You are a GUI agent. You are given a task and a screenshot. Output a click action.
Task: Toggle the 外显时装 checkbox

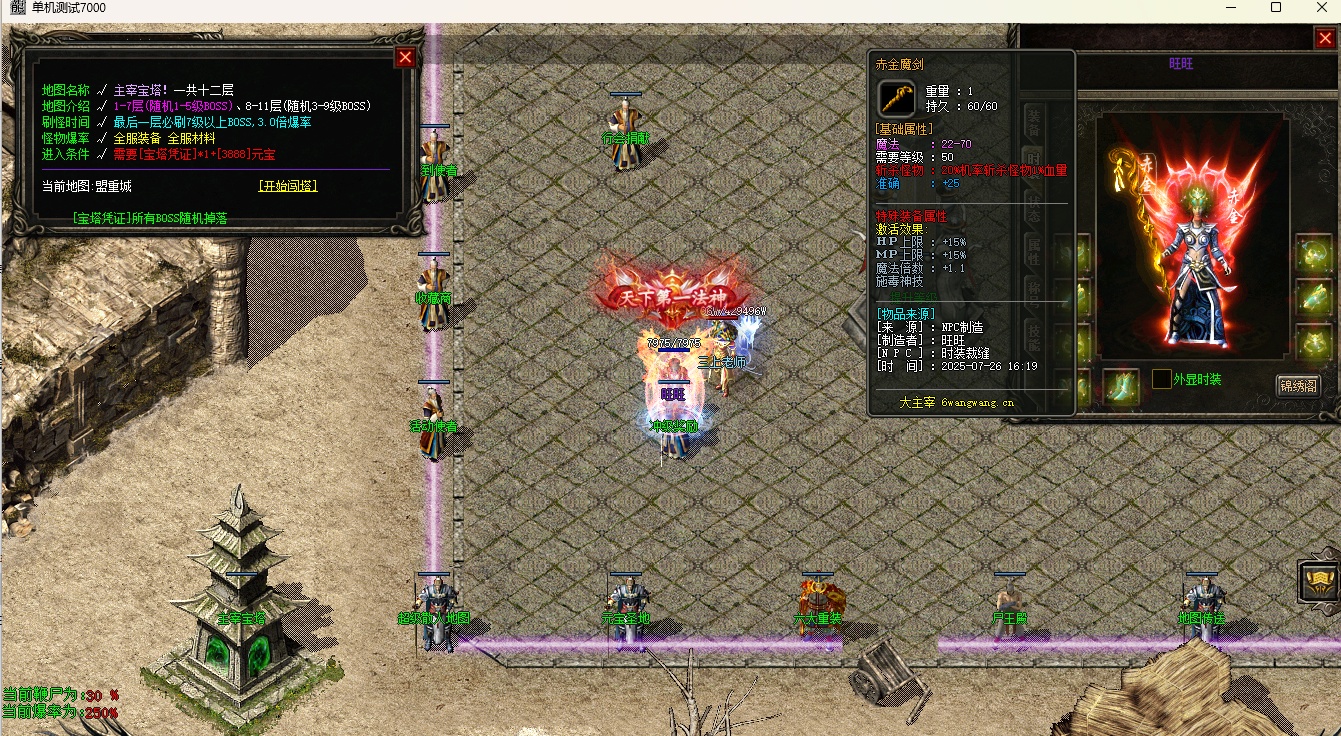pyautogui.click(x=1161, y=379)
